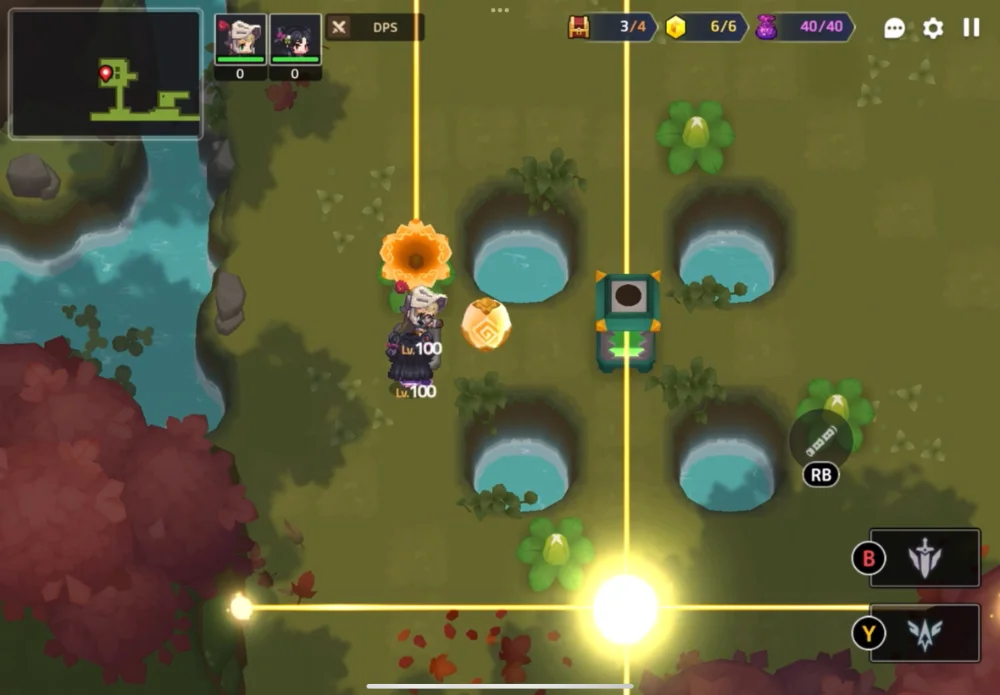Pause the game
This screenshot has height=695, width=1000.
tap(971, 28)
